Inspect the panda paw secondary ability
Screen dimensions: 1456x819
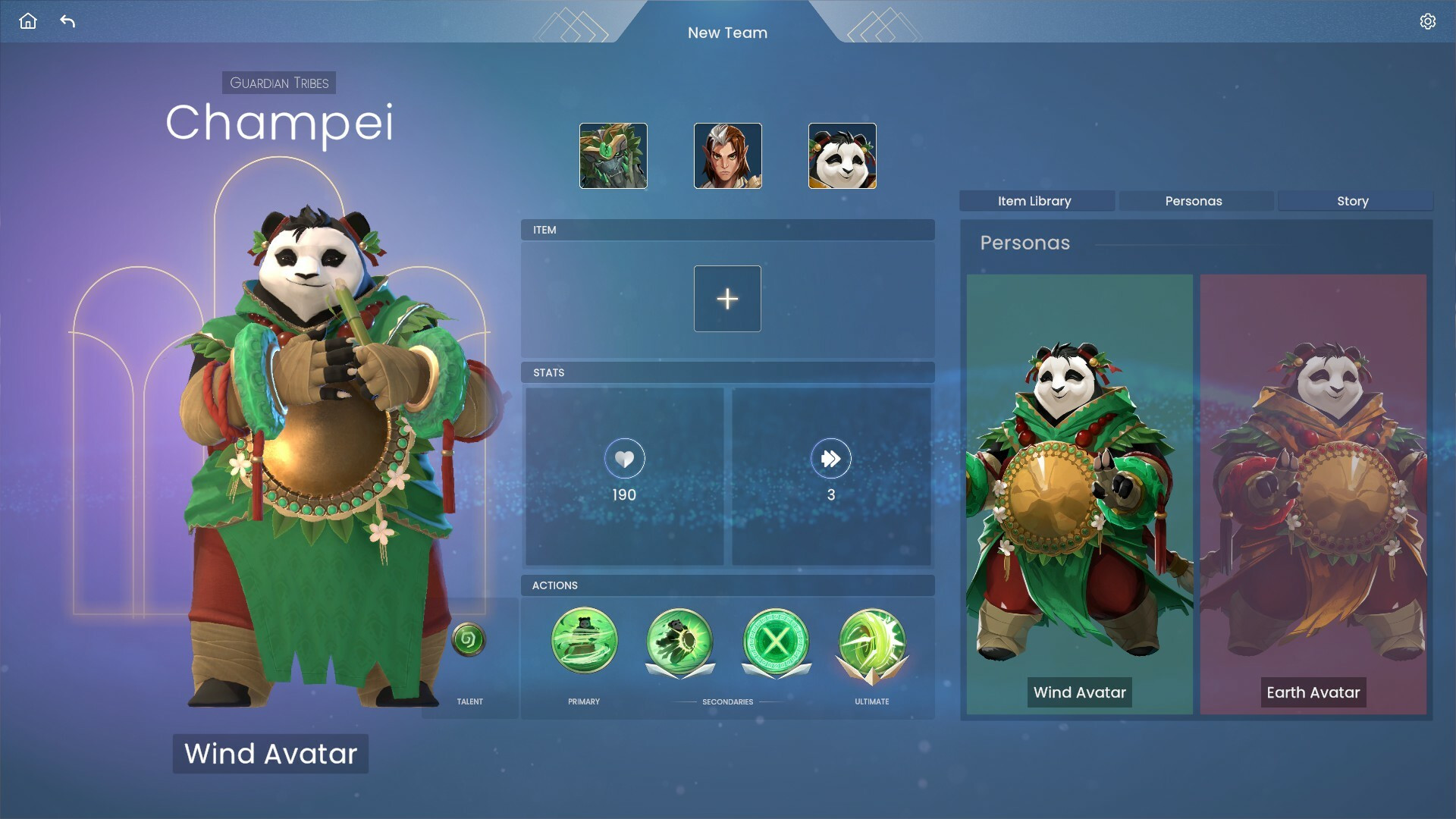tap(679, 642)
